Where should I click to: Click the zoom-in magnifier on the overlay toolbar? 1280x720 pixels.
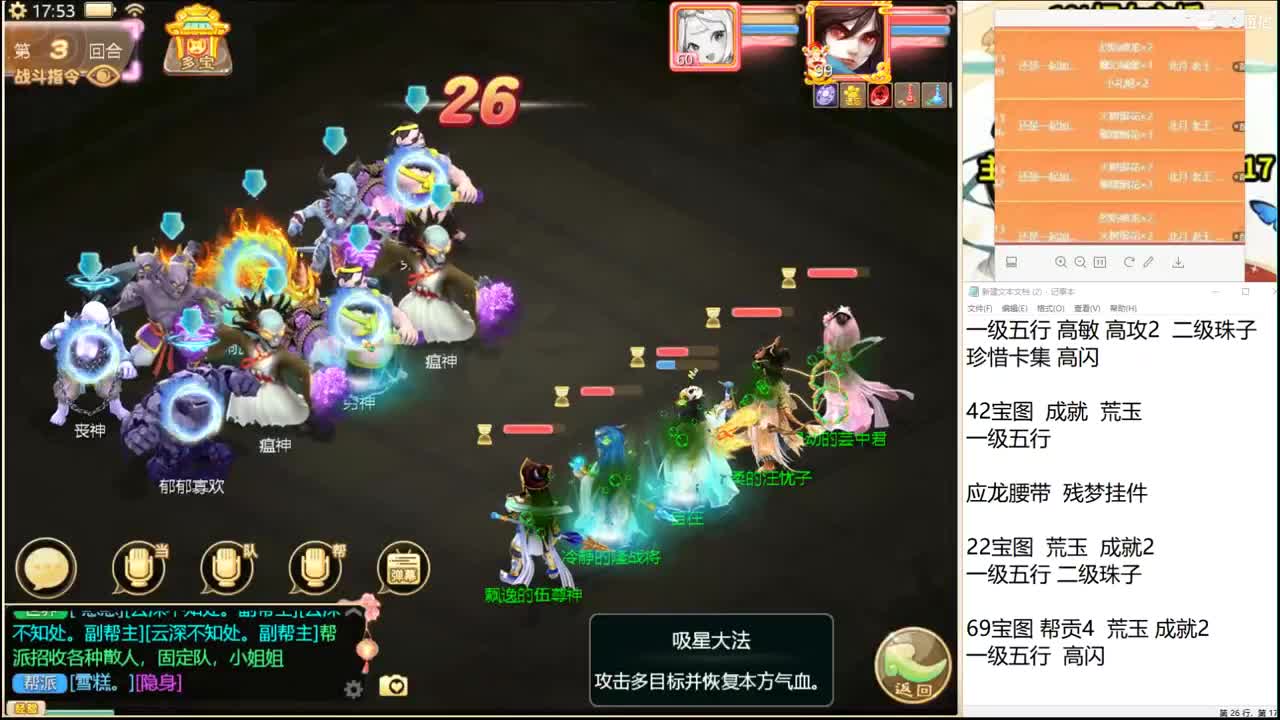coord(1061,262)
